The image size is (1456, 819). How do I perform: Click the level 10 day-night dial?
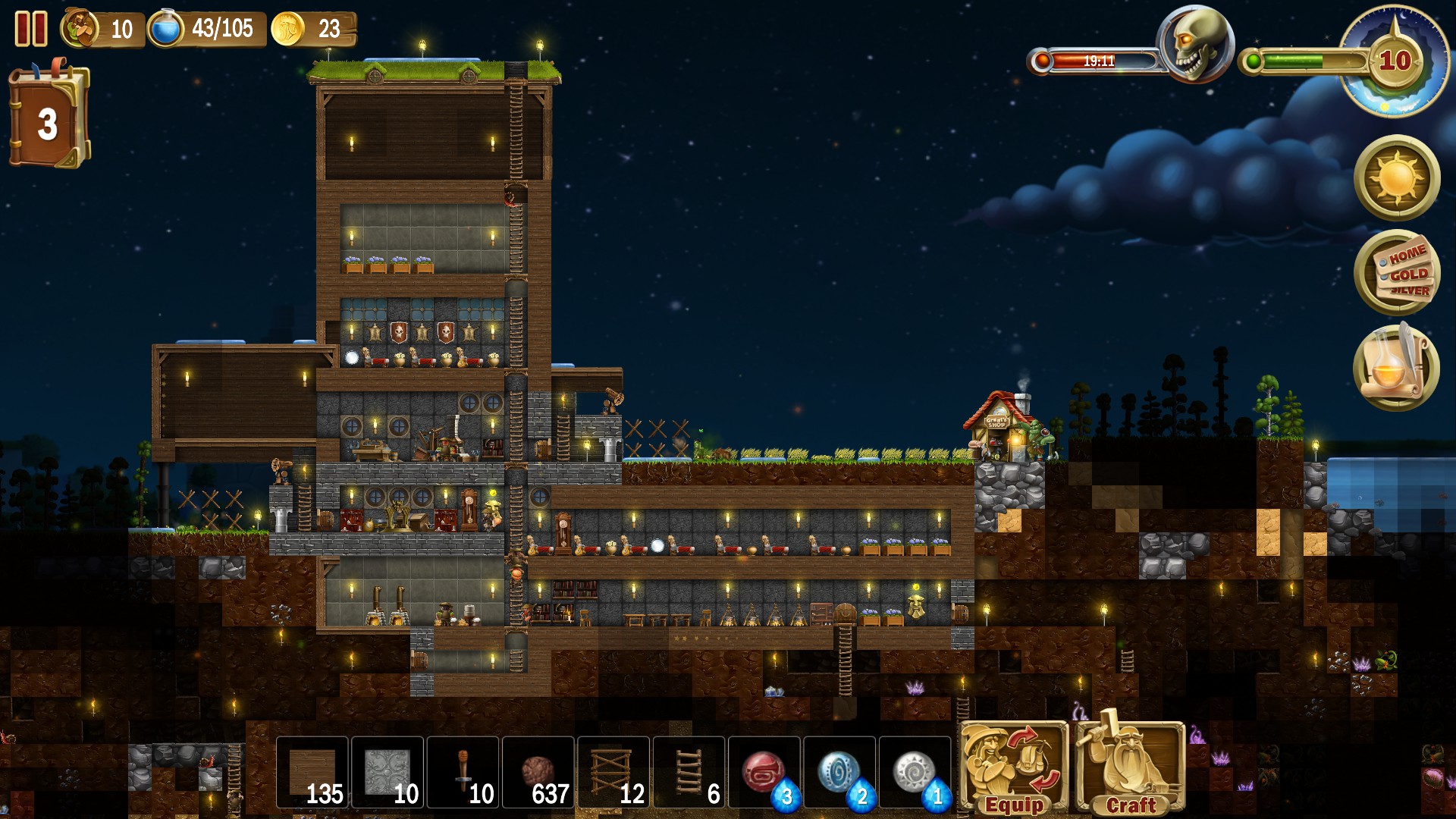(x=1394, y=61)
